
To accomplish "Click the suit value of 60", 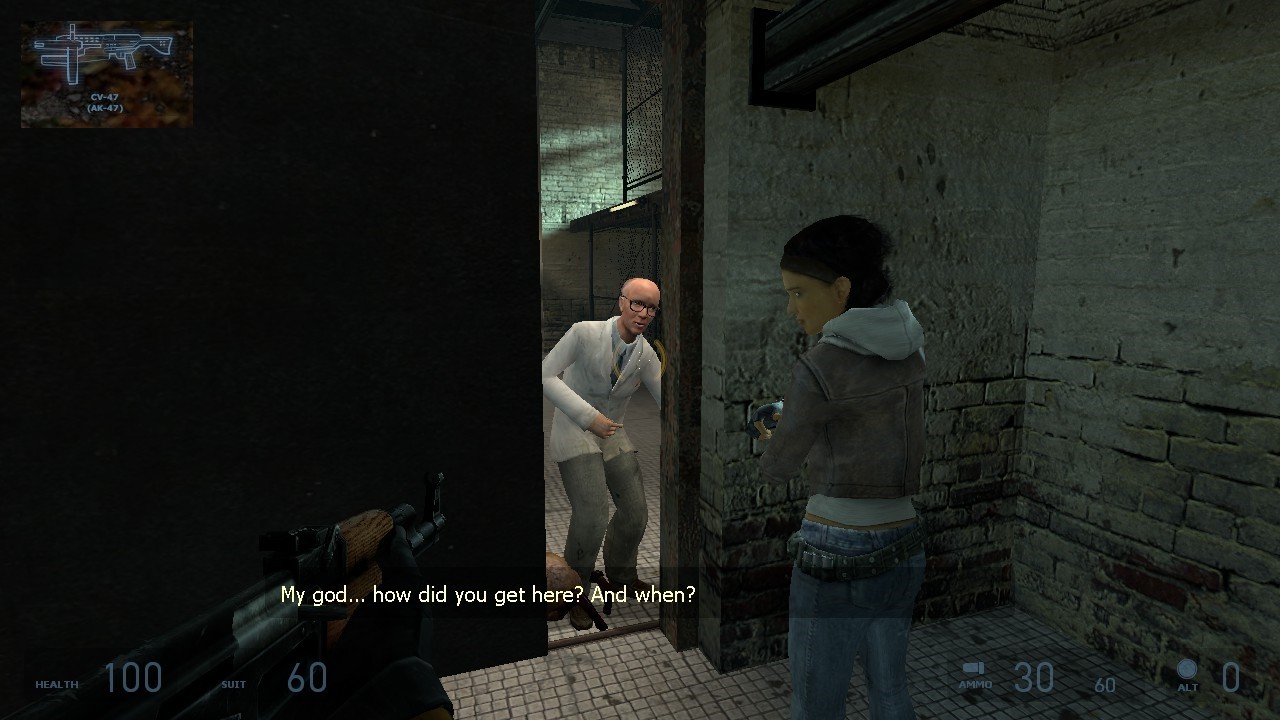I will 307,678.
